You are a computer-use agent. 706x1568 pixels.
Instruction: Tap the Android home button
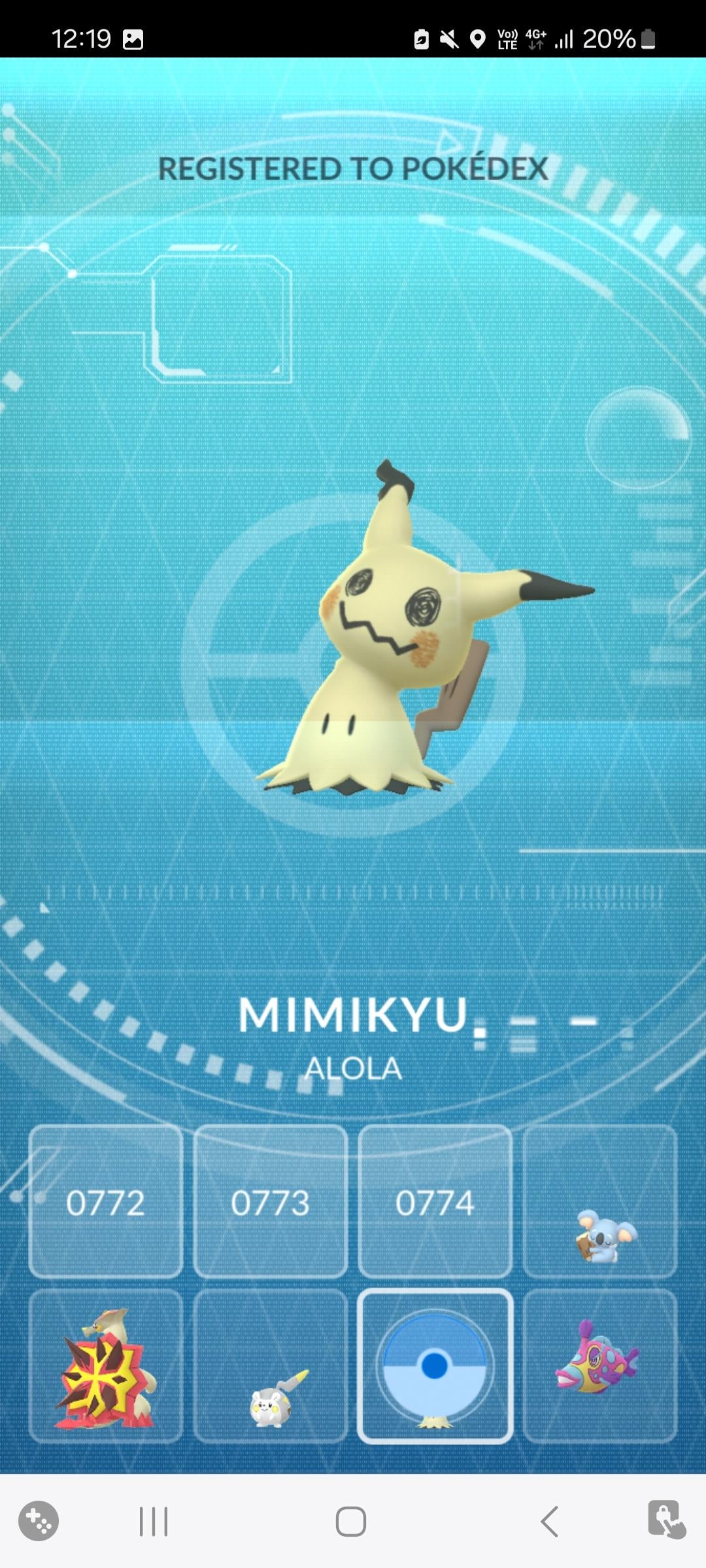pos(351,1522)
